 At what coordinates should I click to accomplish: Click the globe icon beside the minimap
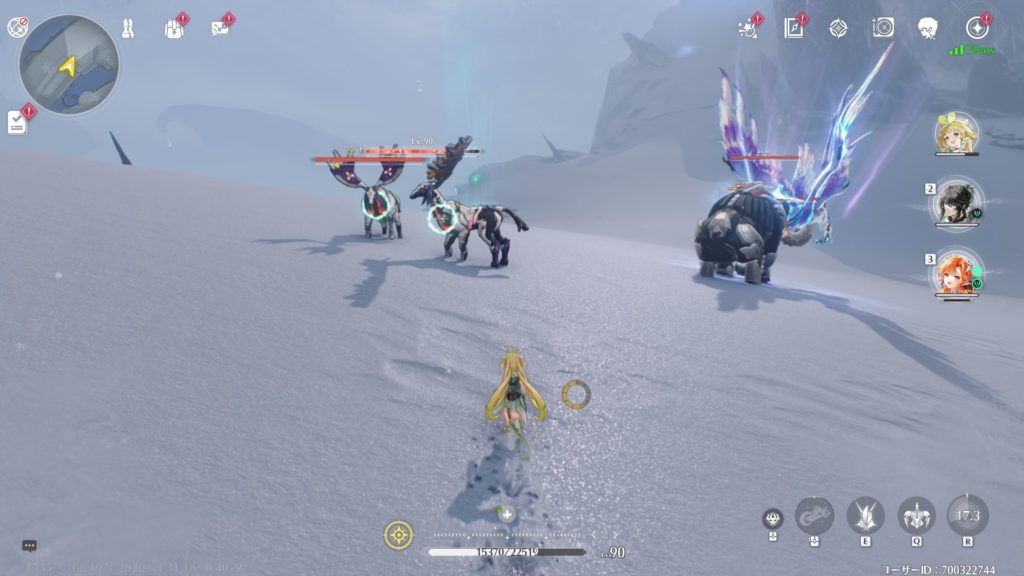point(17,27)
